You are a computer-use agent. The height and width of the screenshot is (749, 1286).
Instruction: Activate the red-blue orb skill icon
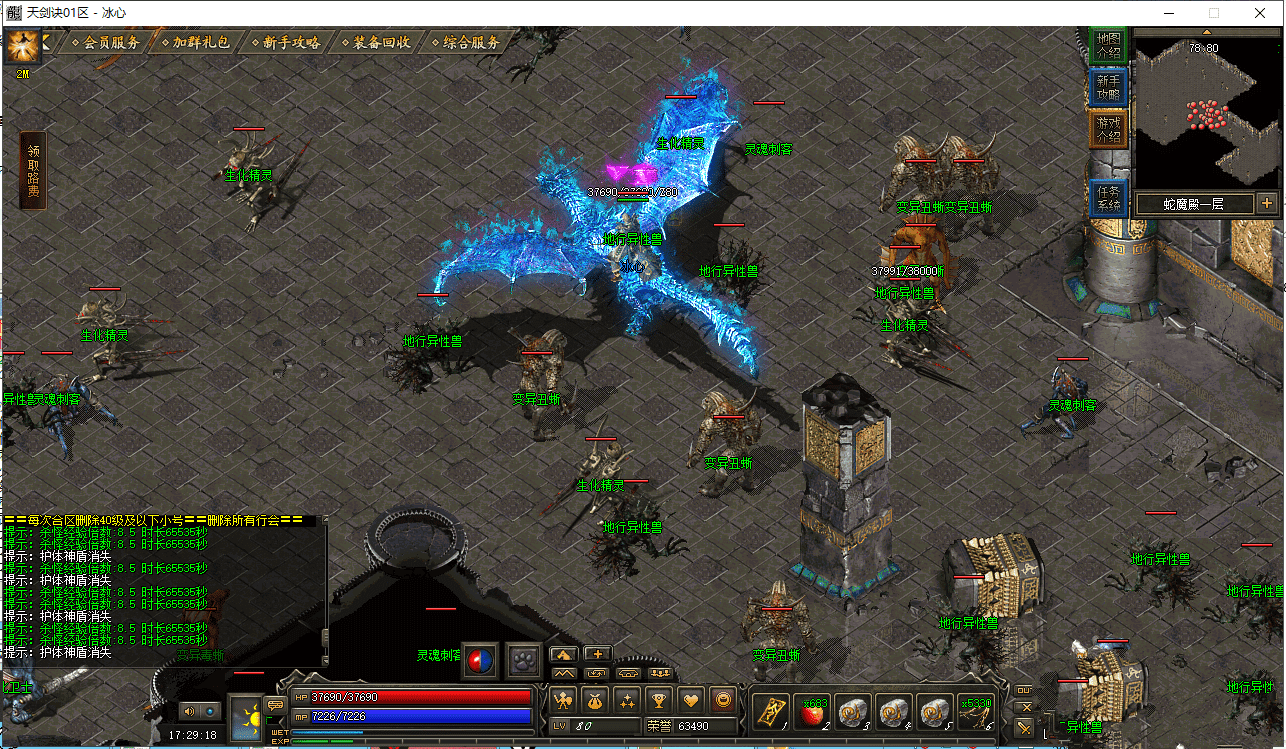(482, 661)
